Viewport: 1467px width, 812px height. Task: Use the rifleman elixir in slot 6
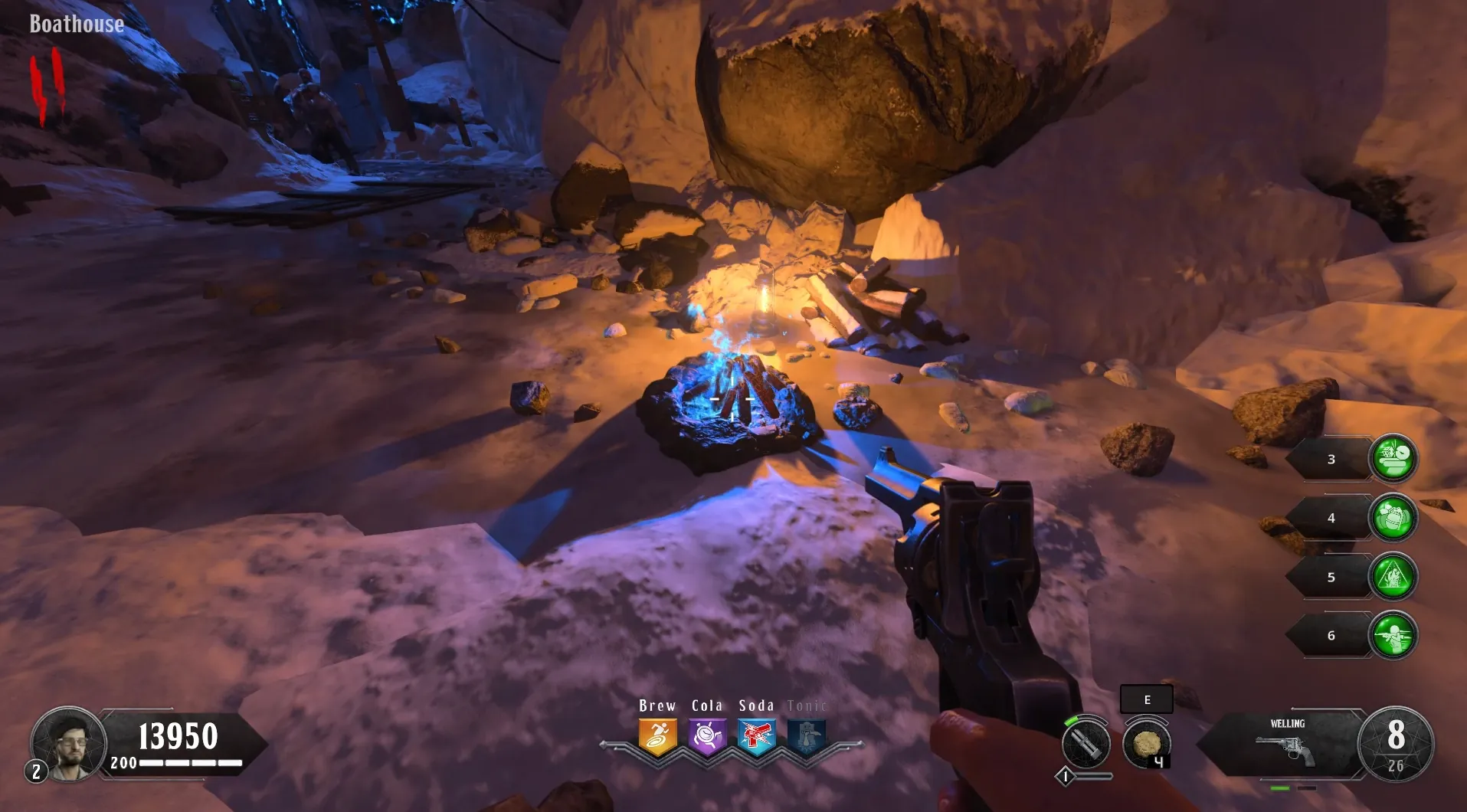(1393, 635)
